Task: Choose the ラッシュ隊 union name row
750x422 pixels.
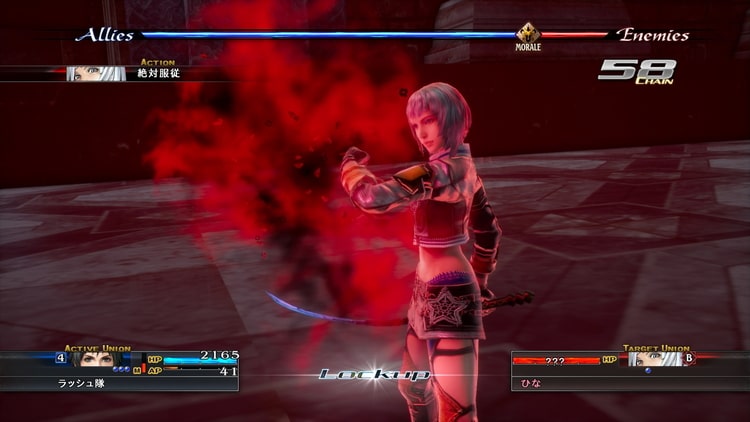Action: pos(119,383)
